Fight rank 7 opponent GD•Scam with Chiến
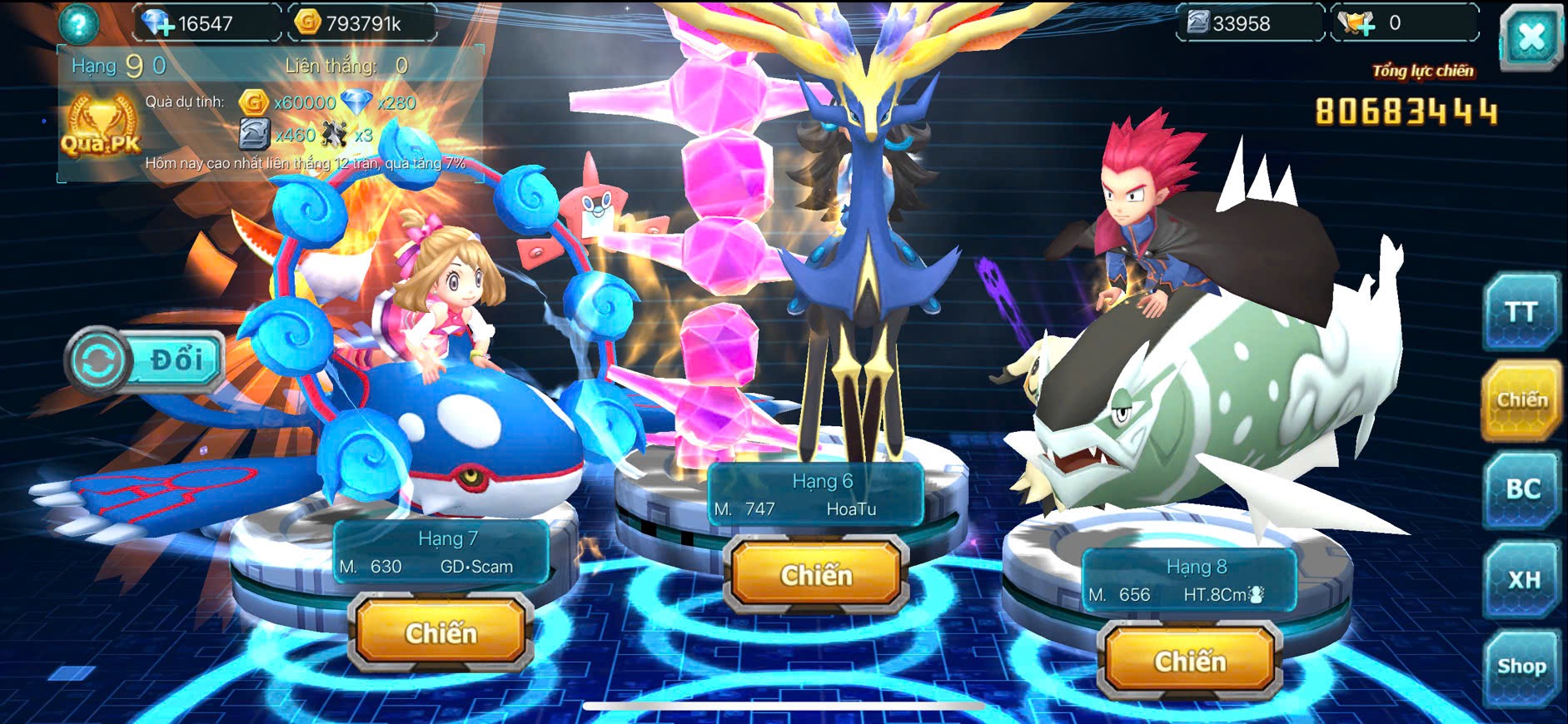The image size is (1568, 724). click(441, 633)
